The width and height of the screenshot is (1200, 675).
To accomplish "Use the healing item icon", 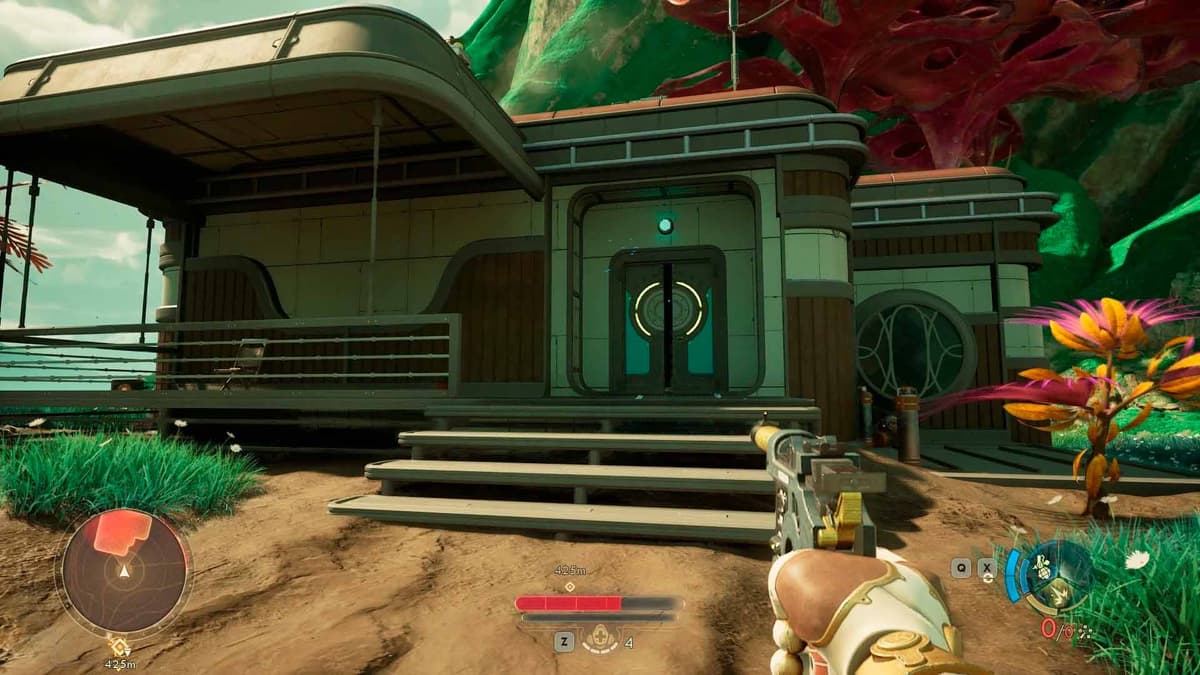I will pyautogui.click(x=601, y=636).
